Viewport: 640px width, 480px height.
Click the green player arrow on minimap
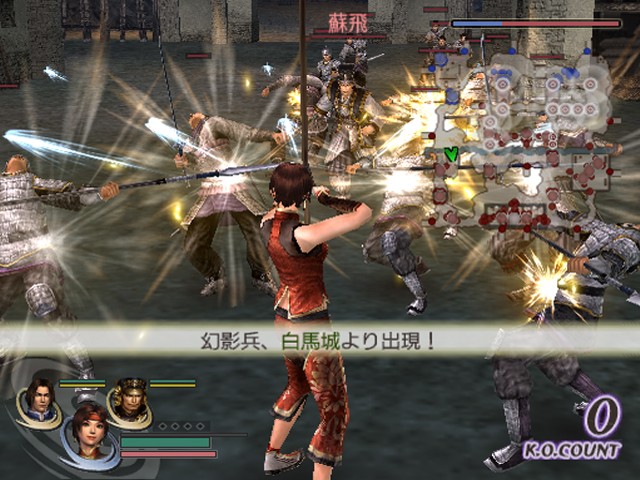click(451, 154)
